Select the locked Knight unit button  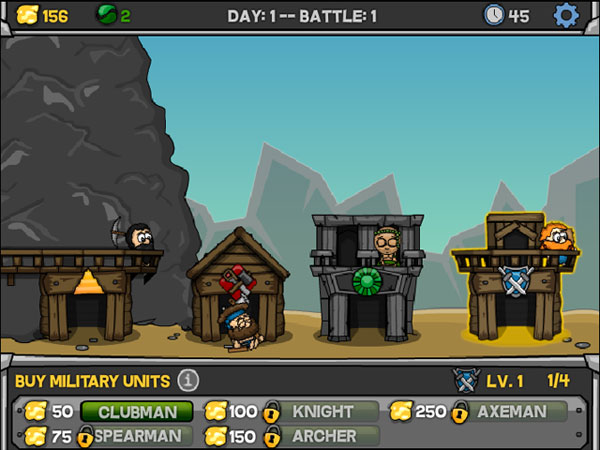pyautogui.click(x=322, y=411)
